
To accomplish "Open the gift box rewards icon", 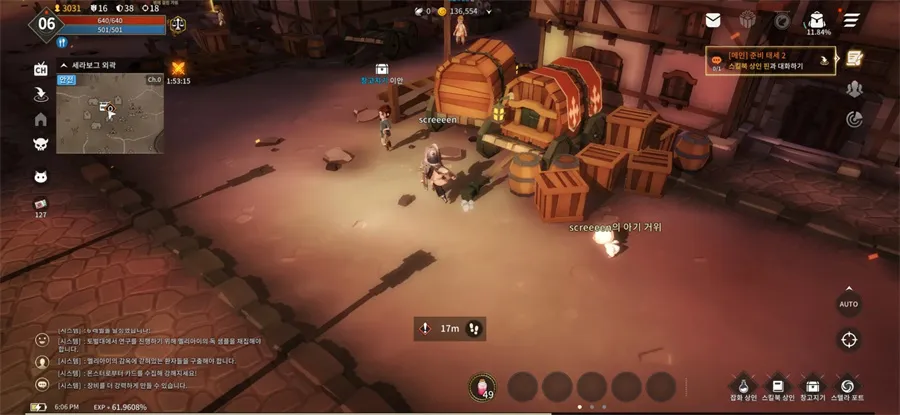I will pos(747,20).
